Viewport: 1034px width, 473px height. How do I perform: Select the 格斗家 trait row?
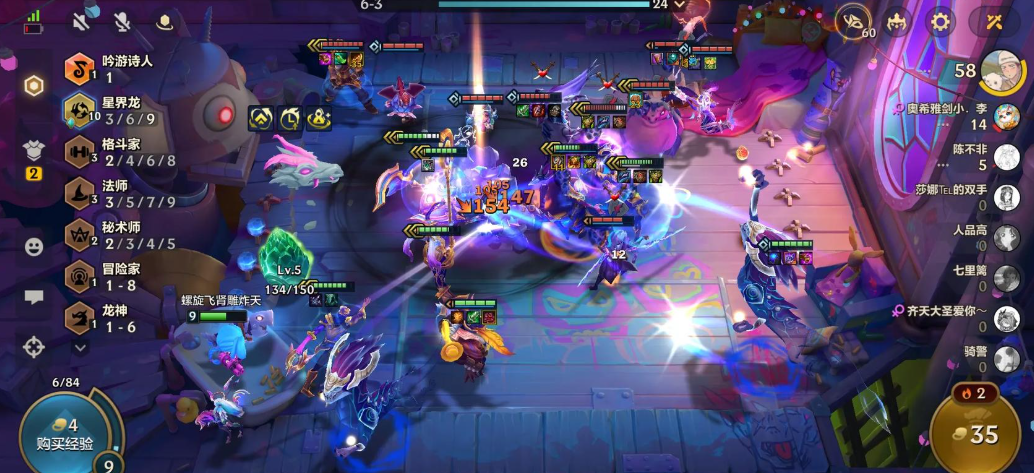(112, 152)
